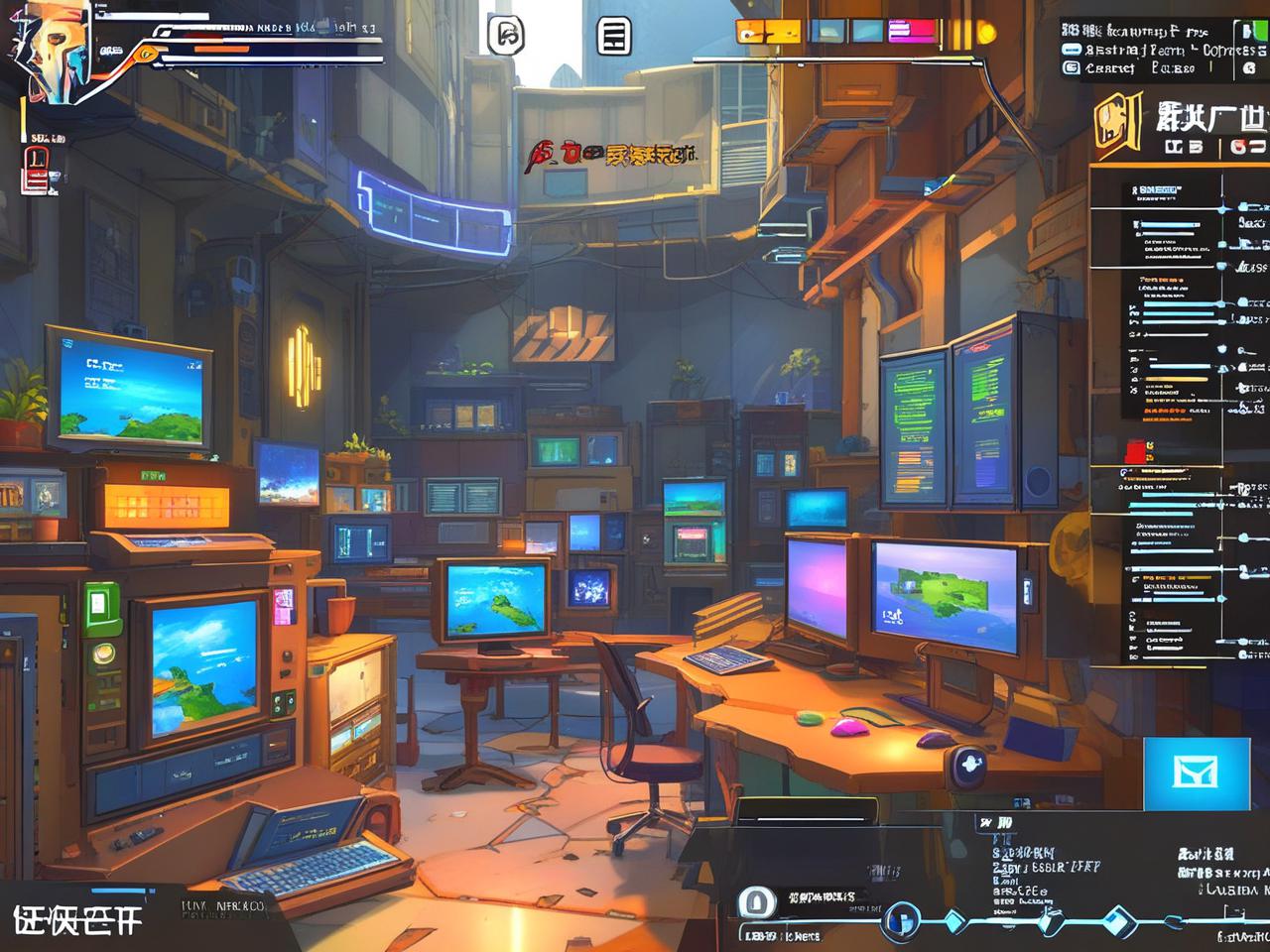Select the orange swatch in the top bar
Image resolution: width=1270 pixels, height=952 pixels.
755,32
